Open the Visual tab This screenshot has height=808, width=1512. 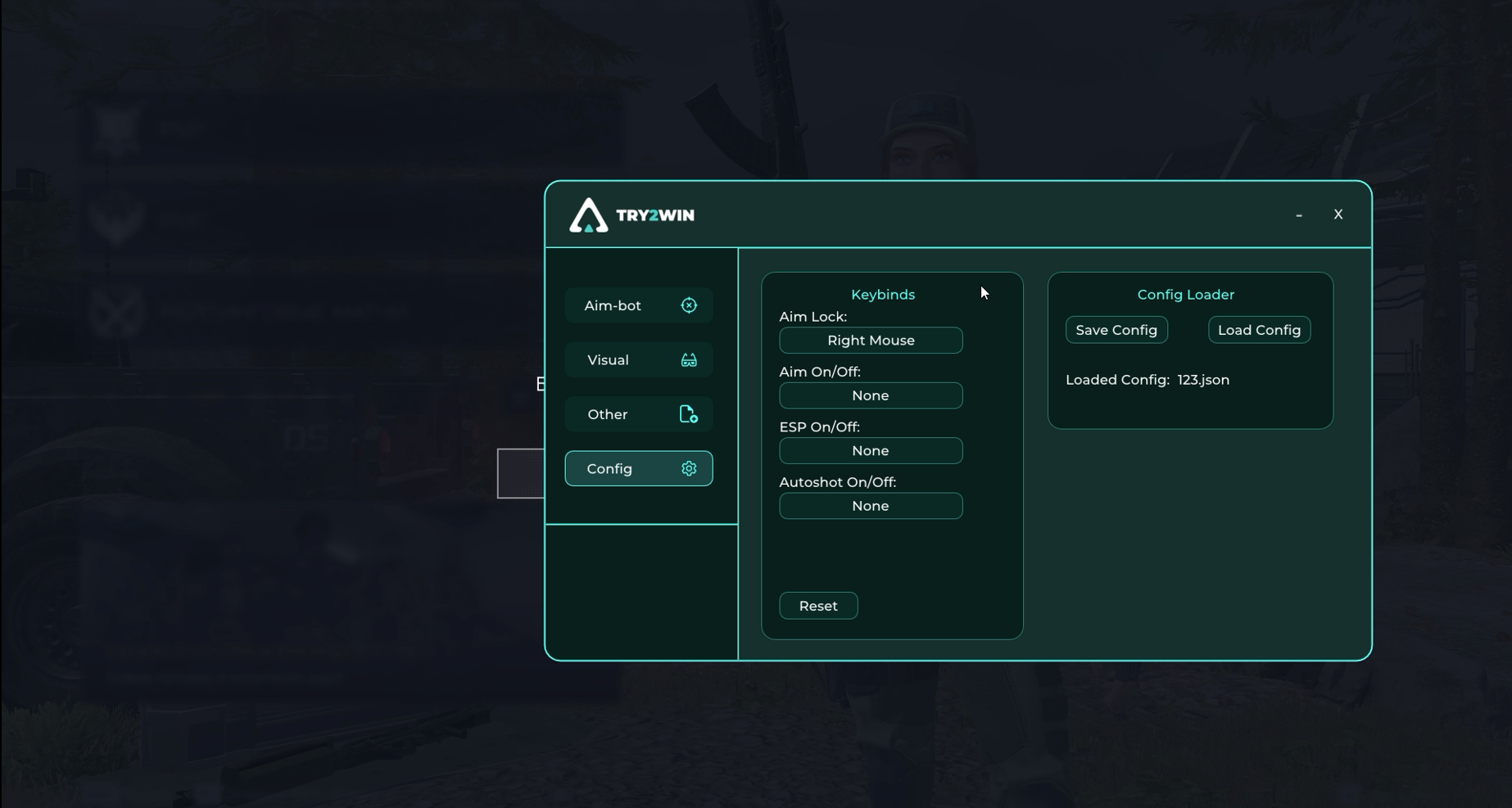638,360
